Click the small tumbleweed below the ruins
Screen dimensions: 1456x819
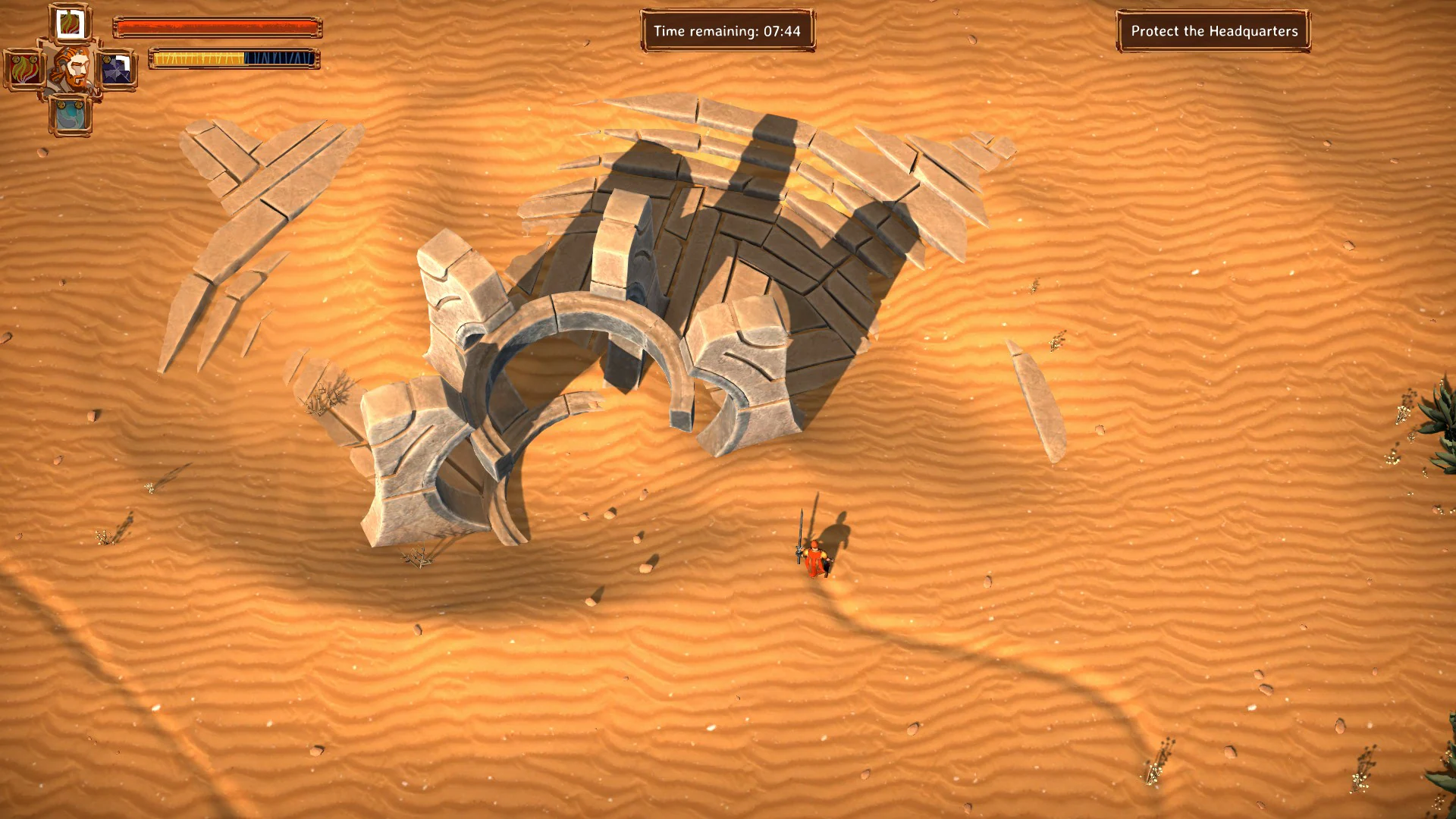(x=416, y=558)
